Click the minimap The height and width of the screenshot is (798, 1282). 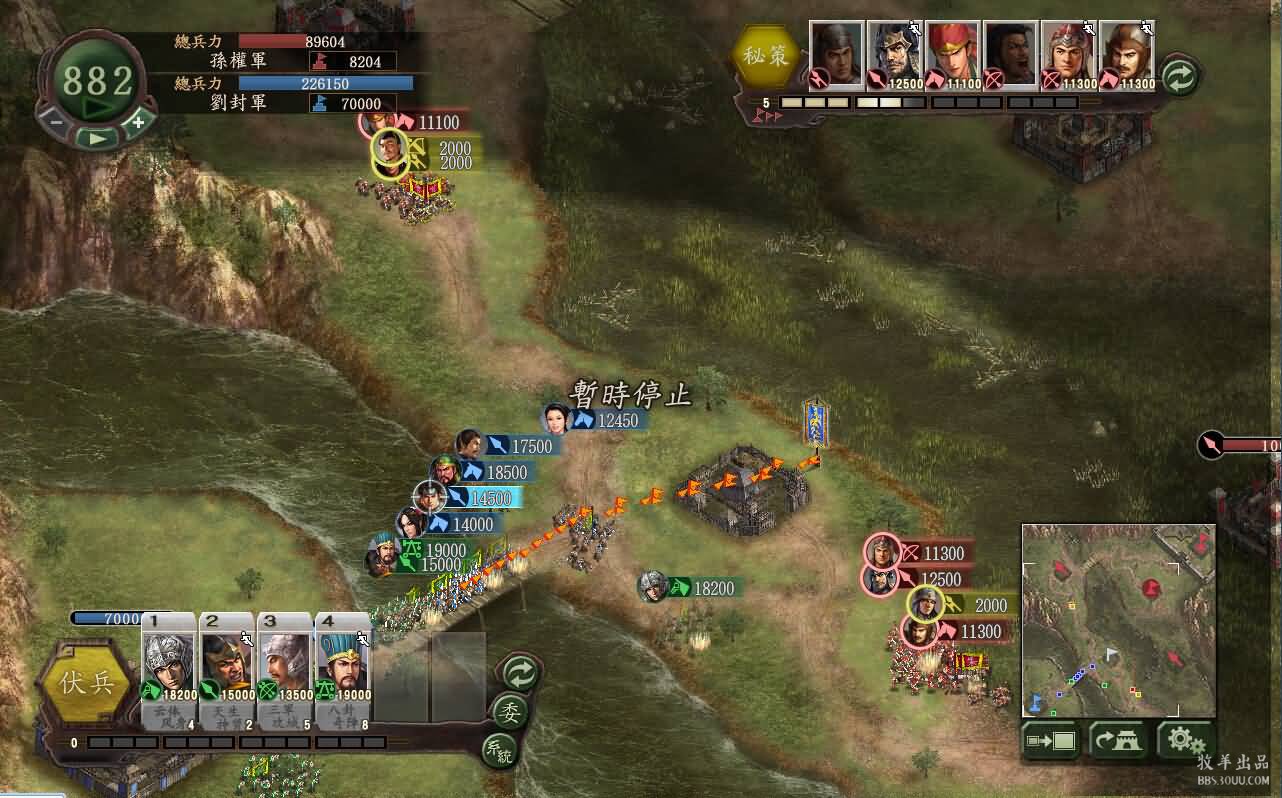pyautogui.click(x=1118, y=620)
